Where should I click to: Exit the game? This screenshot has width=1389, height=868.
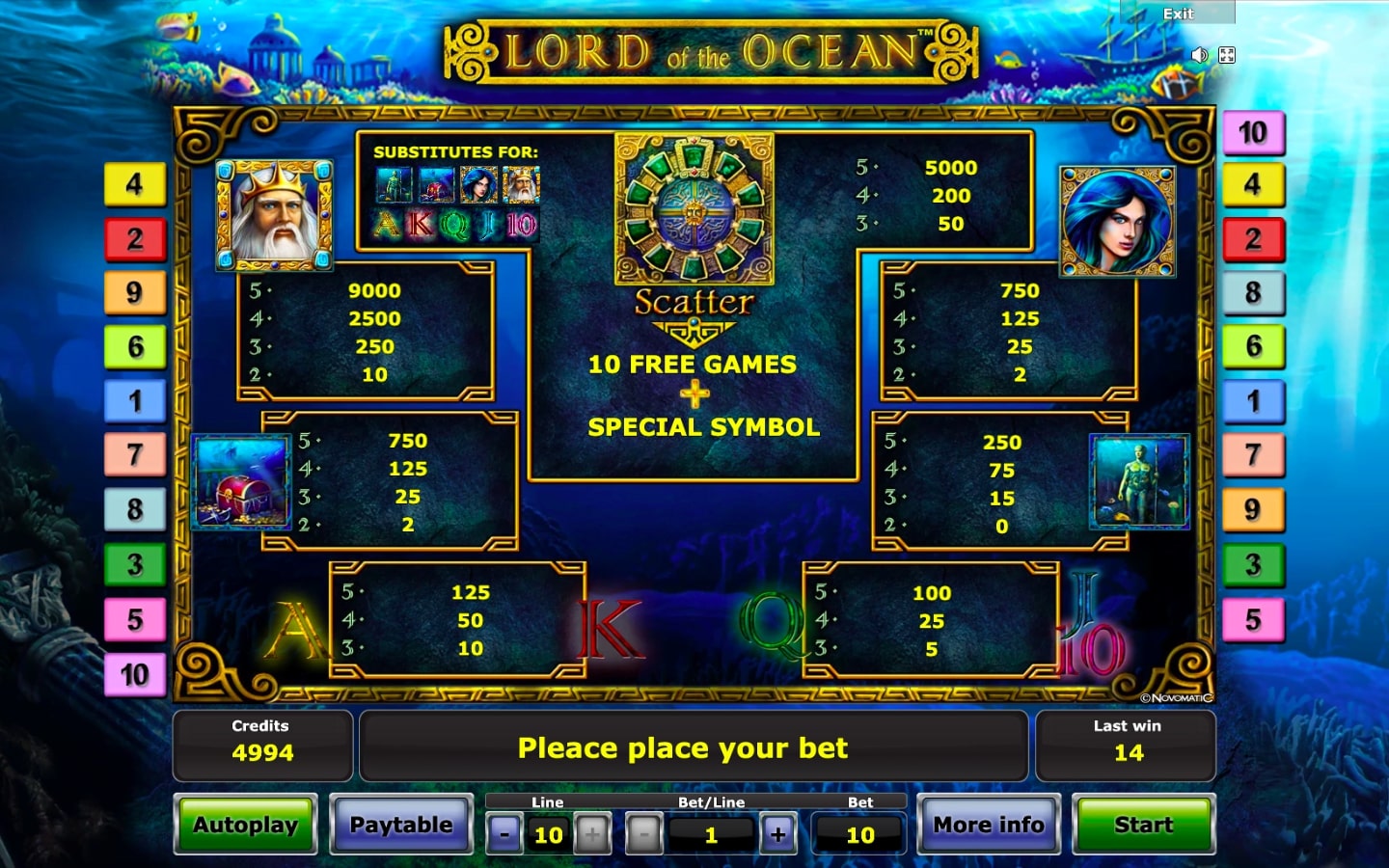click(x=1179, y=14)
